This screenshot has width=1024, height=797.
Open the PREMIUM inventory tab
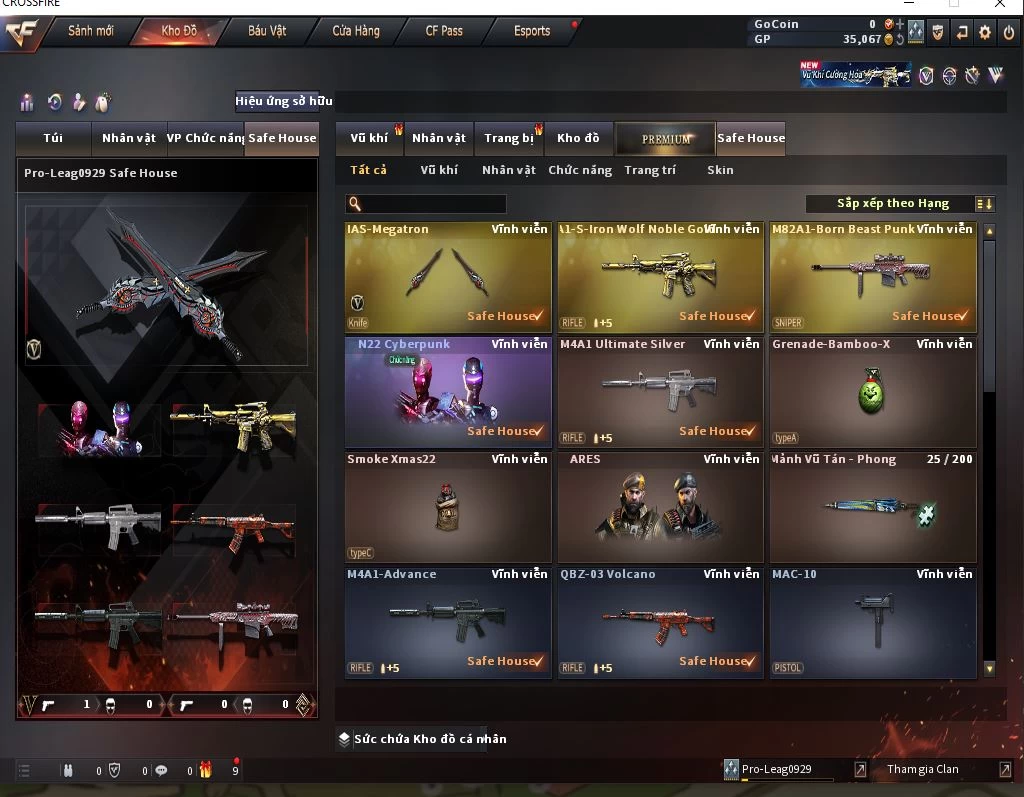tap(666, 139)
